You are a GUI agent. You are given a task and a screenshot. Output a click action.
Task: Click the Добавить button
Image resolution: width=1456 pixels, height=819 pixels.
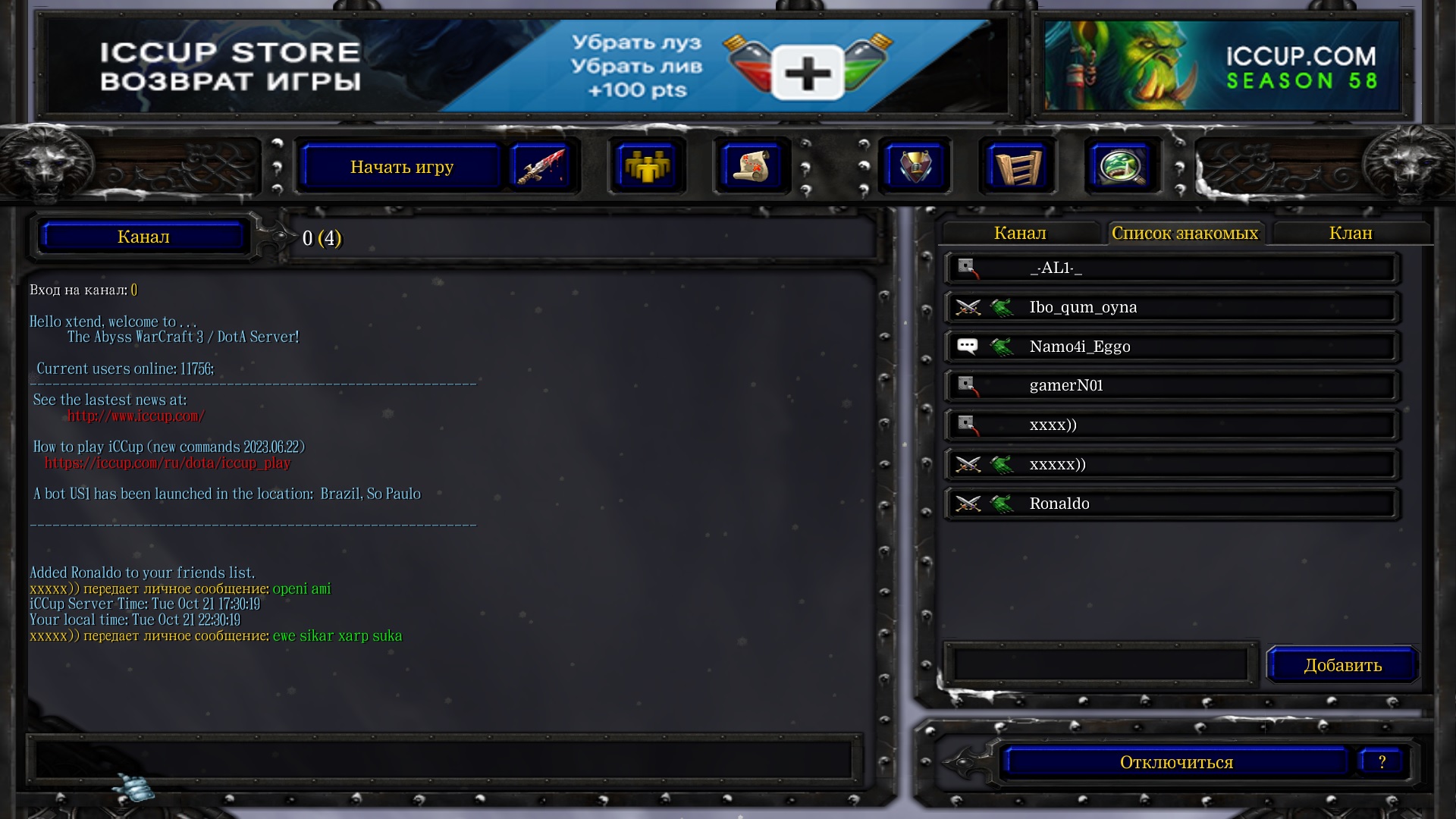pos(1341,665)
